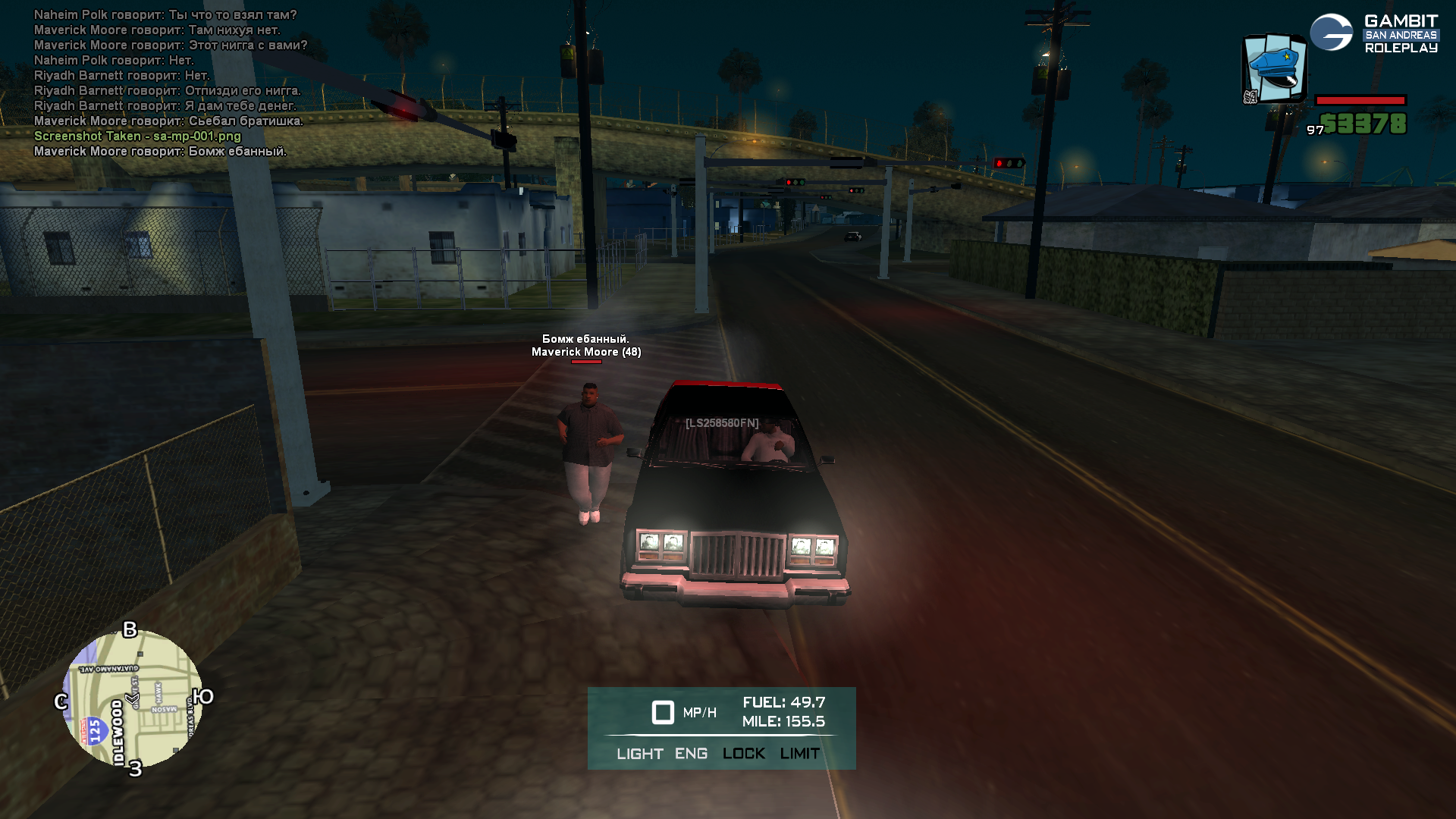
Task: Toggle the LOCK indicator on the speedometer
Action: point(743,754)
